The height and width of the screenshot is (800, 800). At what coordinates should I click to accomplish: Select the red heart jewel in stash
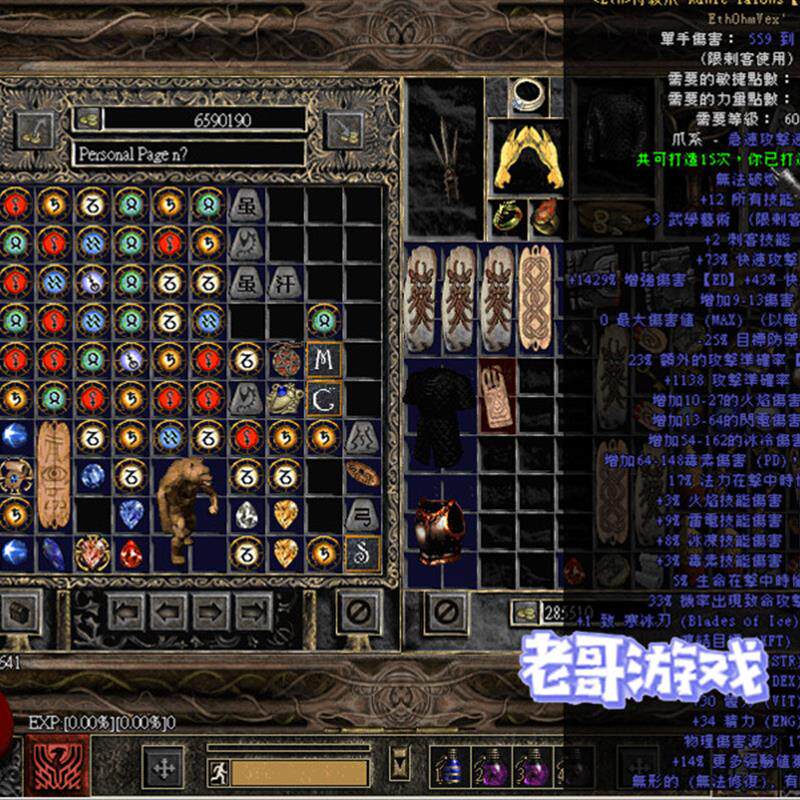coord(93,551)
